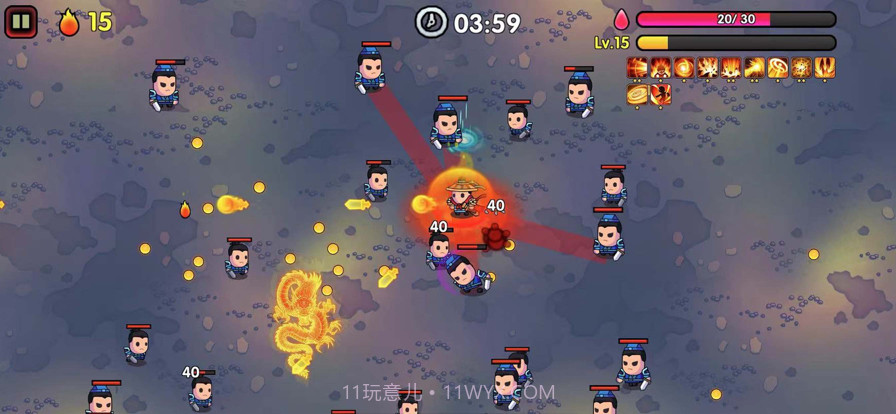The height and width of the screenshot is (414, 896).
Task: Pause the game with the pause button
Action: click(x=21, y=21)
